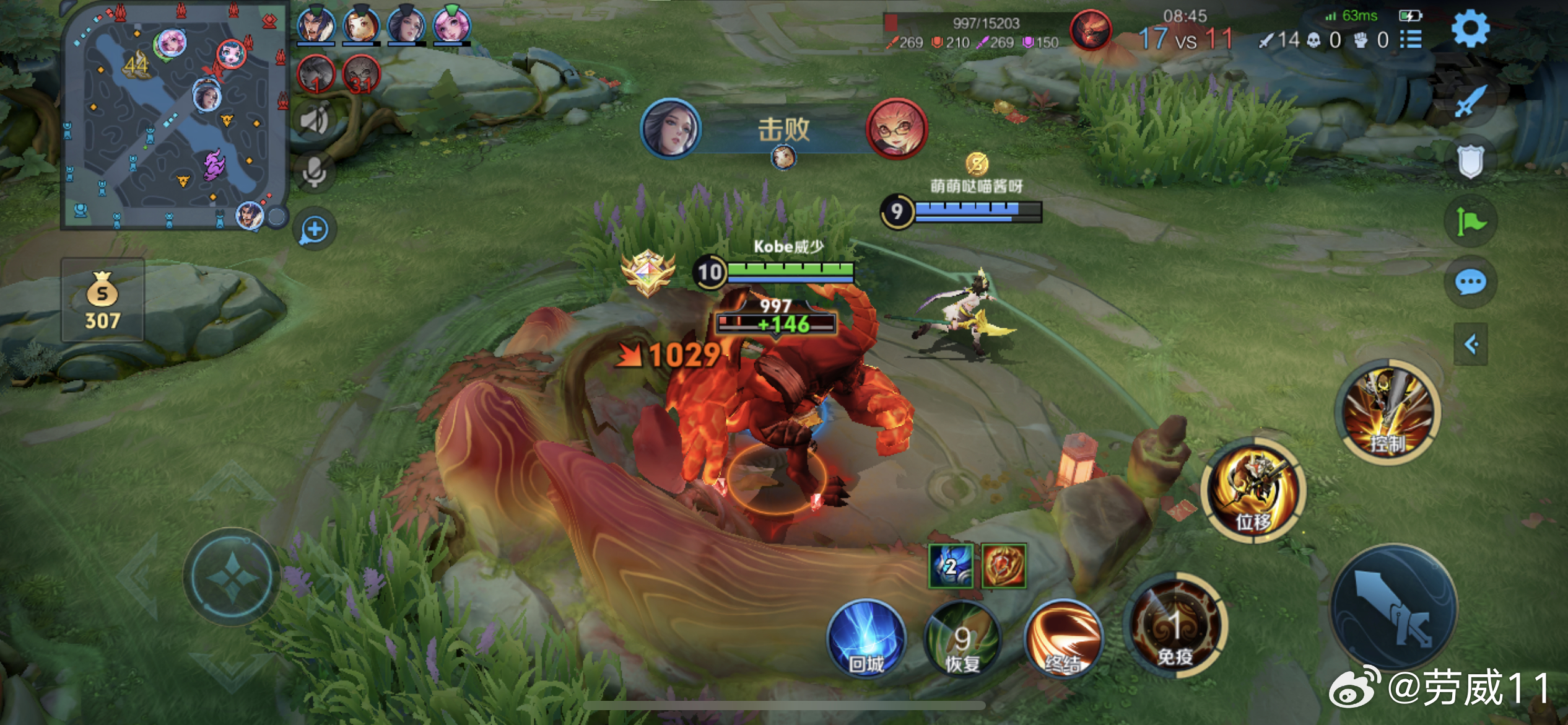Send the defend shield signal
This screenshot has height=725, width=1568.
coord(1470,161)
